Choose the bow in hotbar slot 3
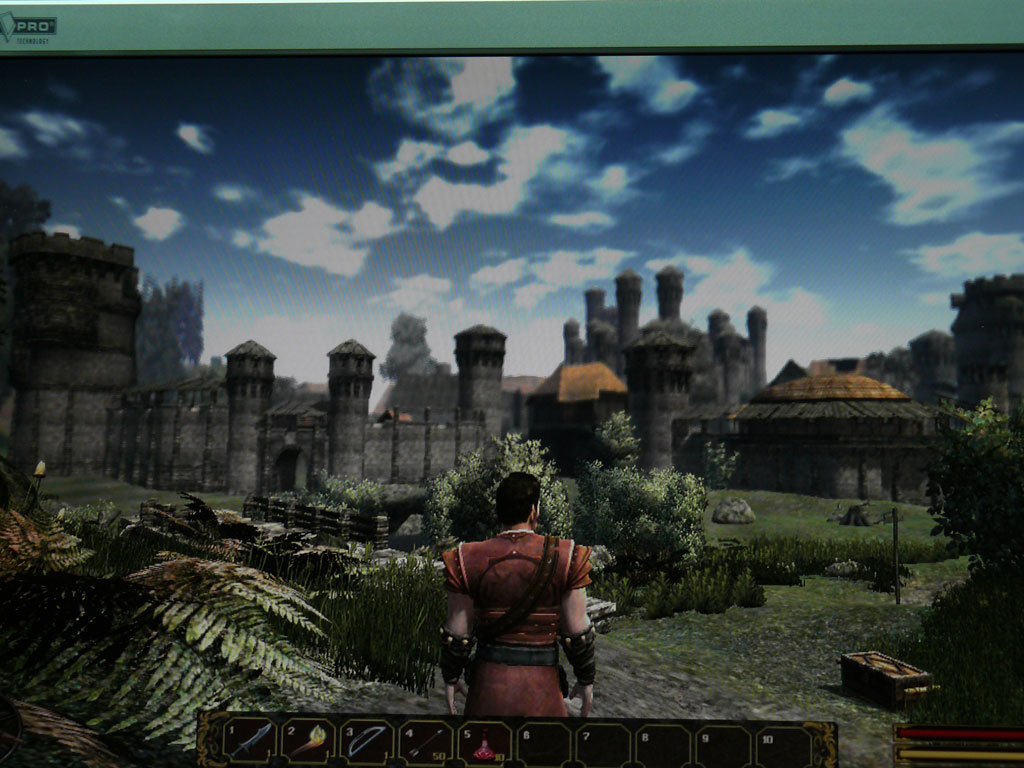This screenshot has width=1024, height=768. [x=367, y=743]
